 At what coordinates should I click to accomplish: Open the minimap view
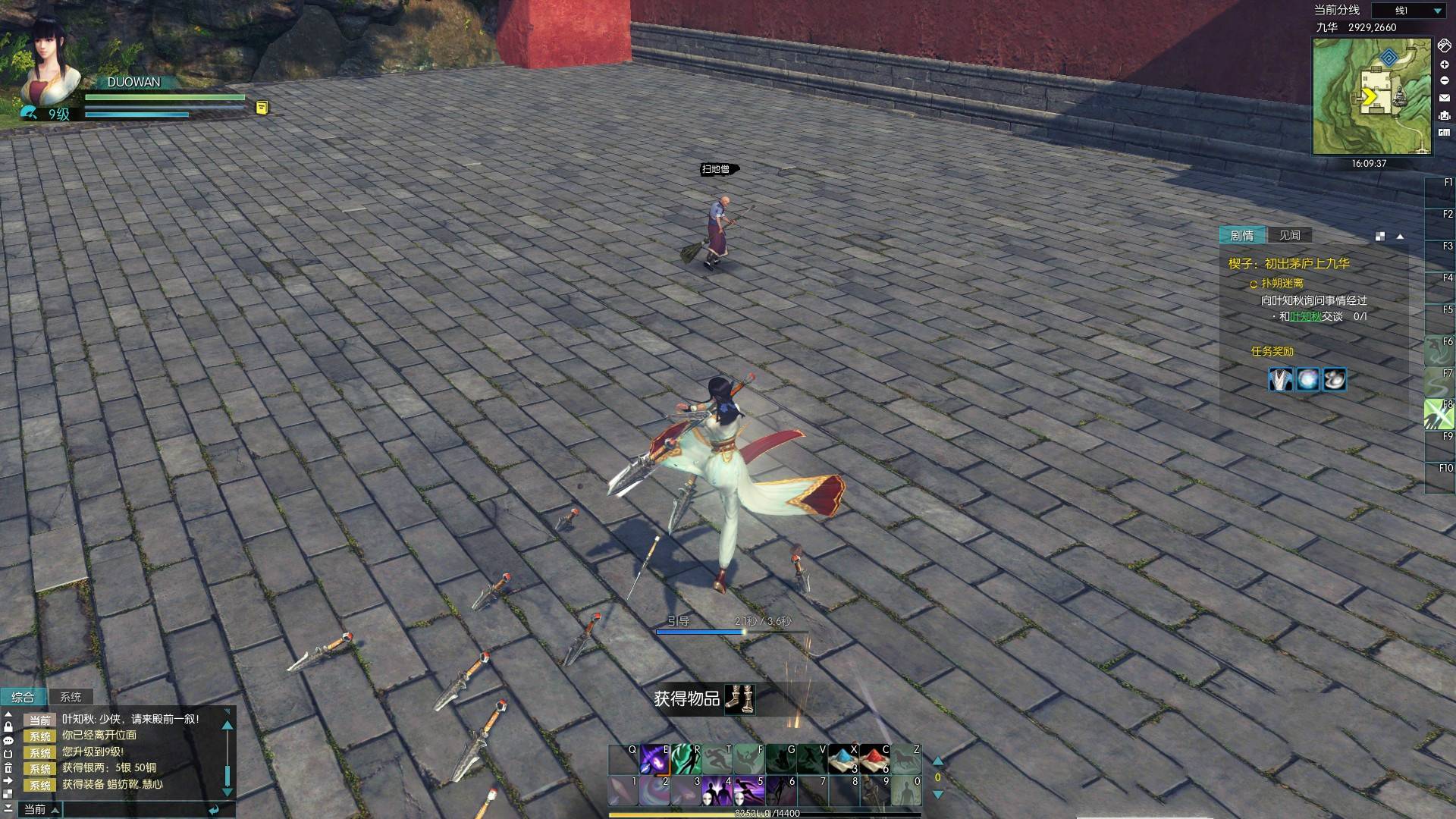(x=1371, y=96)
